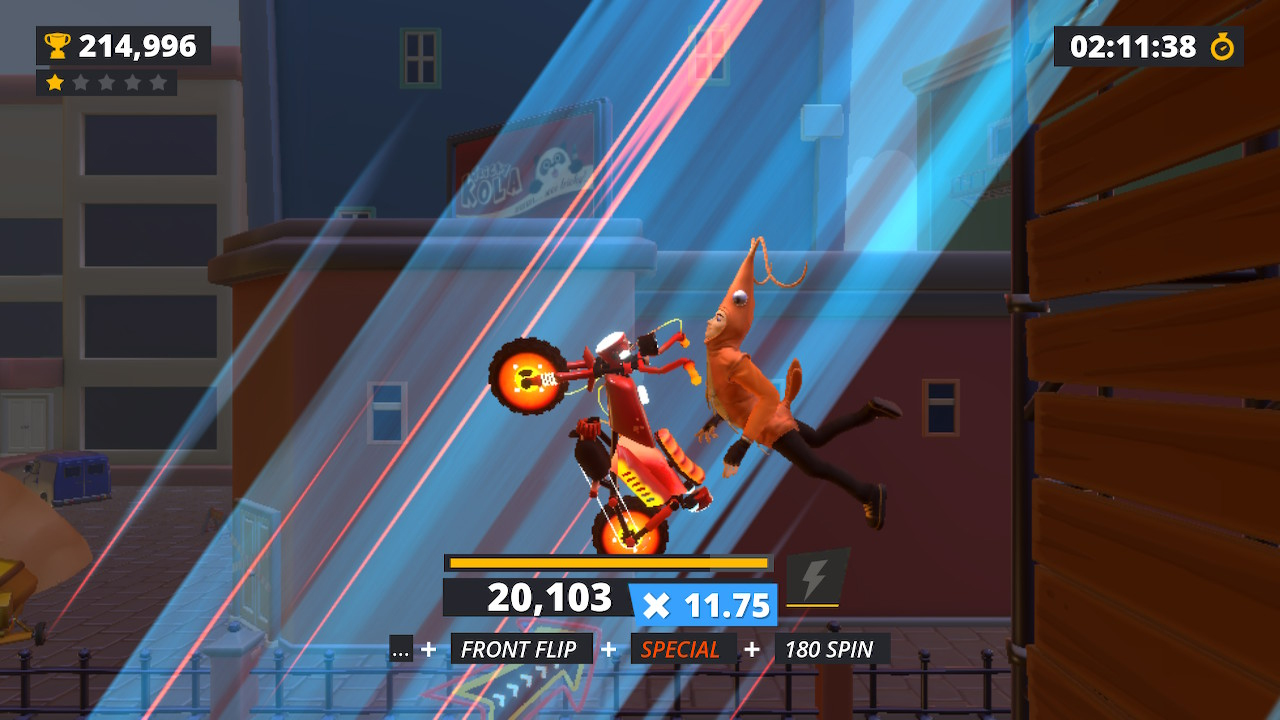
Task: Click the second empty star icon
Action: (x=82, y=82)
